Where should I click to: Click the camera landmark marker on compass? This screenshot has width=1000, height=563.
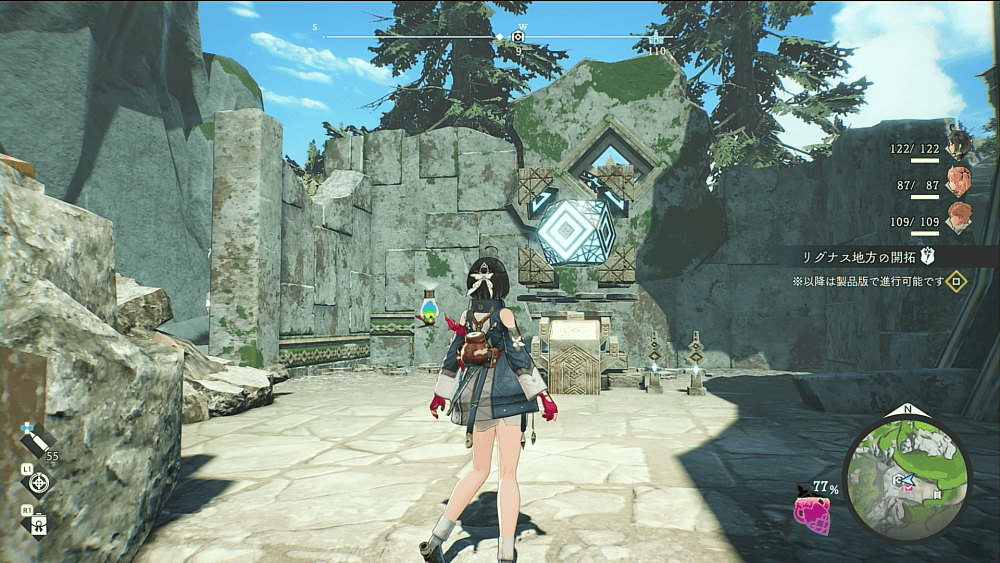click(x=518, y=37)
